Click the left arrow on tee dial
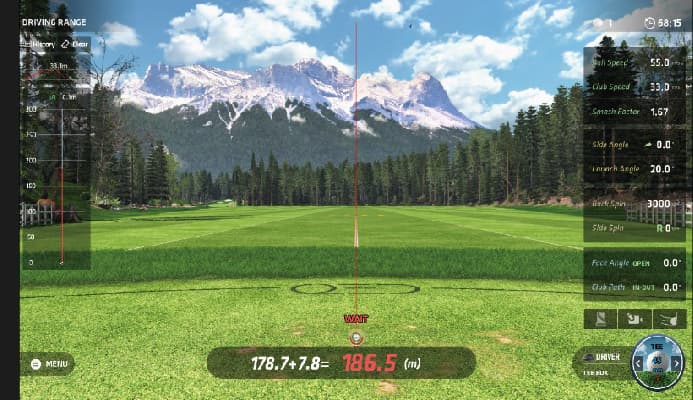 [x=638, y=363]
